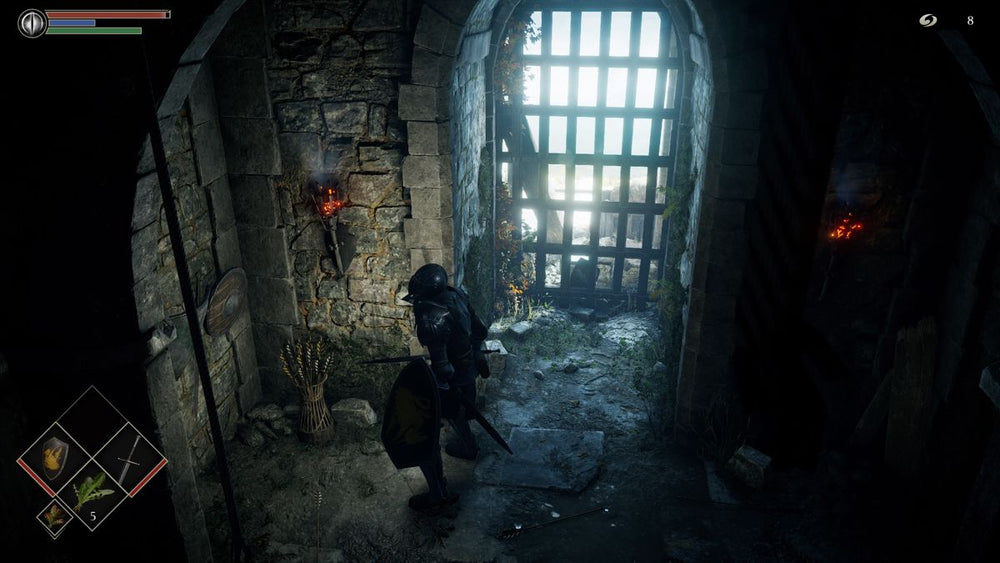
Task: Use the green herb item slot
Action: (x=92, y=494)
